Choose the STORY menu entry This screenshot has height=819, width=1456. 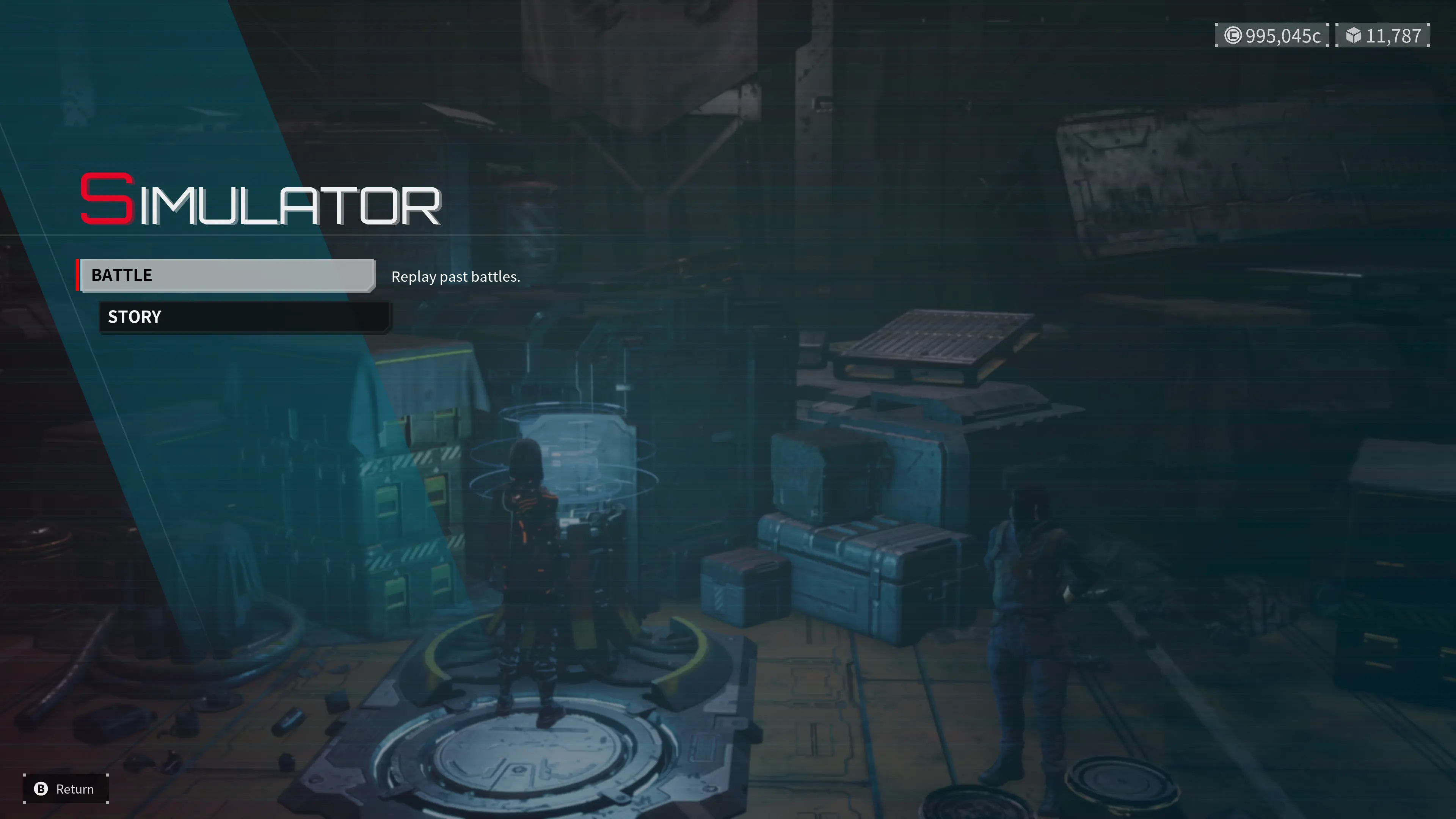click(x=244, y=317)
